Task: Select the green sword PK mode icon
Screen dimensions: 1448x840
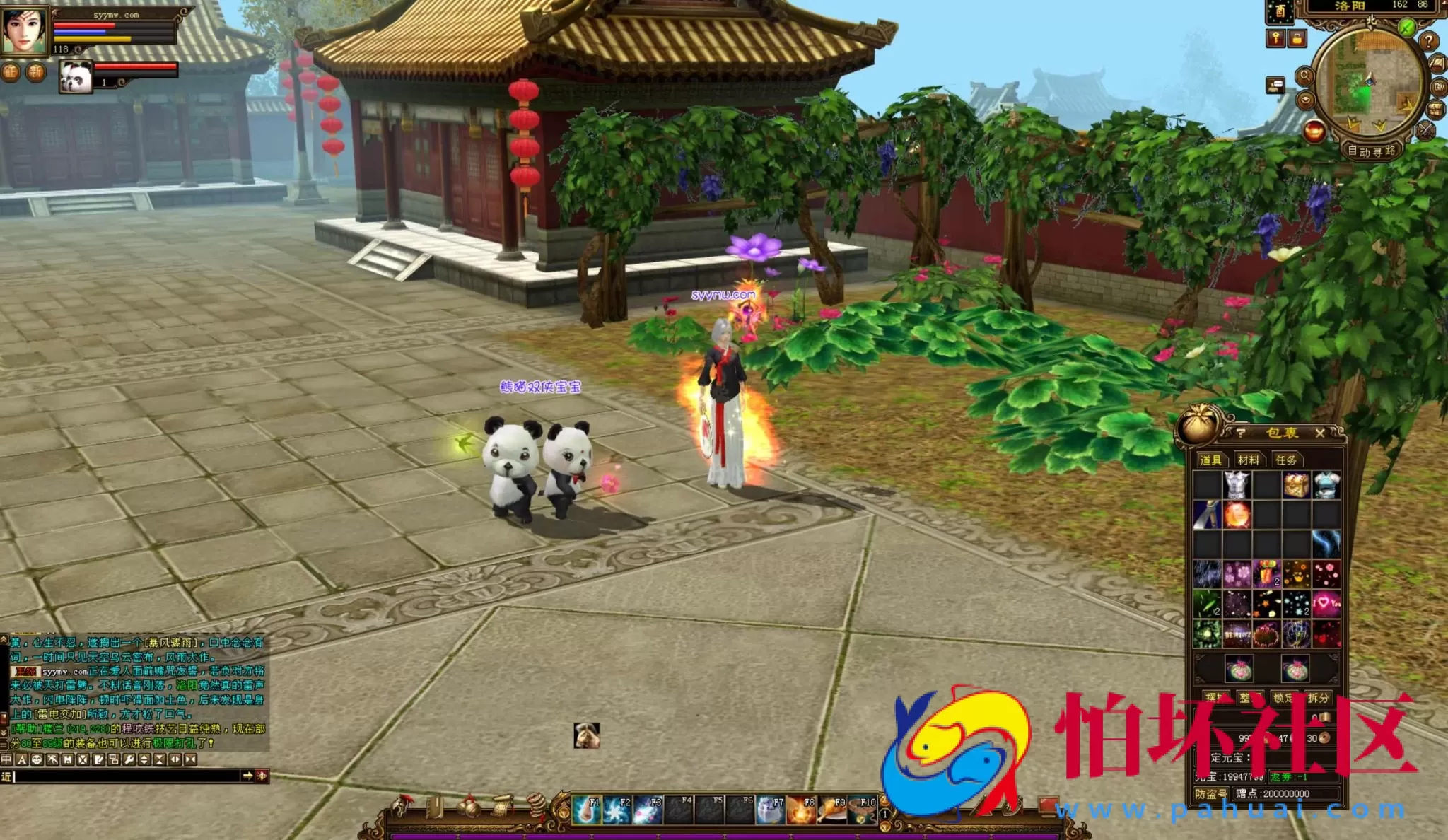Action: pyautogui.click(x=1406, y=27)
